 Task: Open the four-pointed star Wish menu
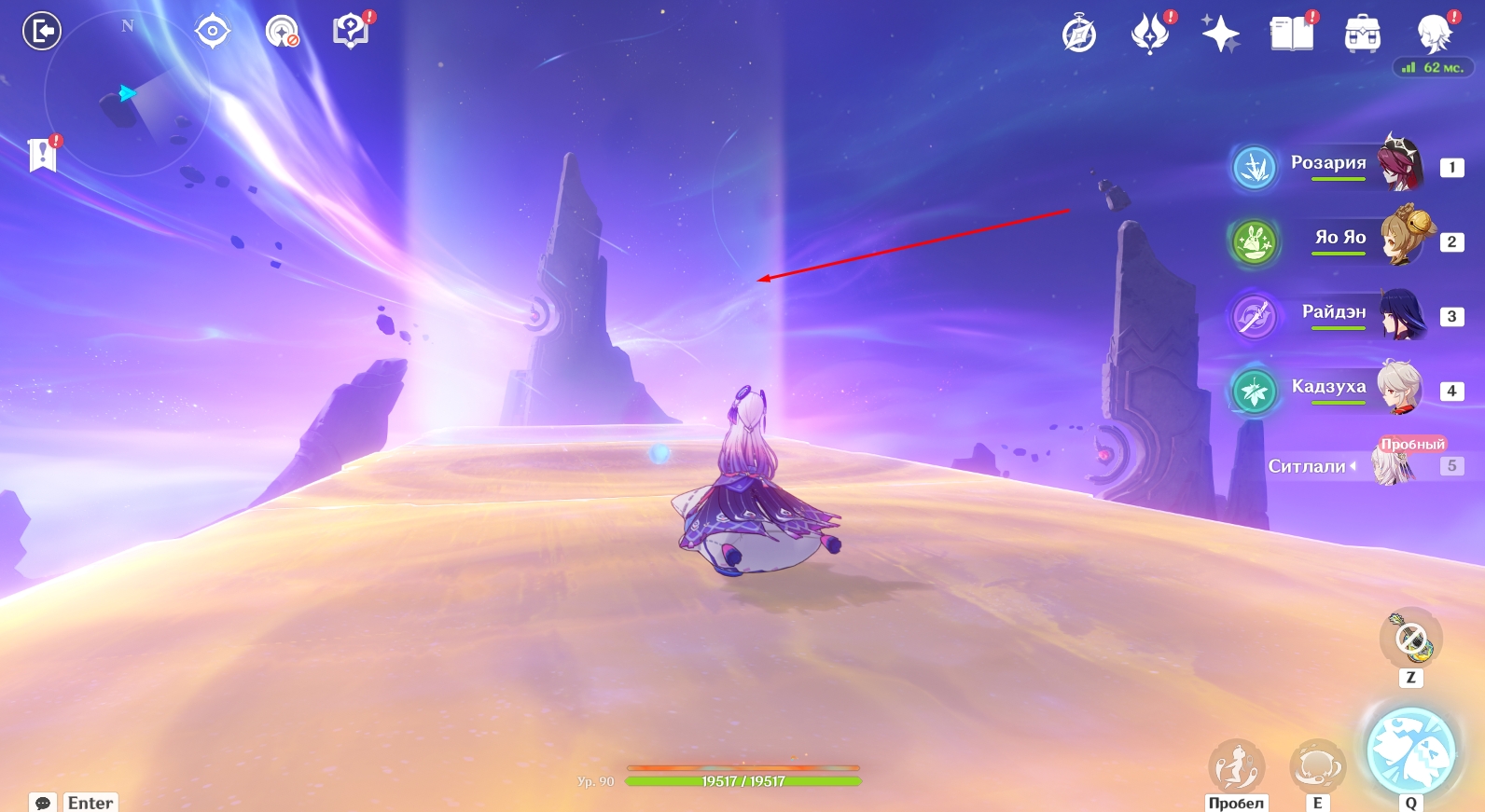1220,34
